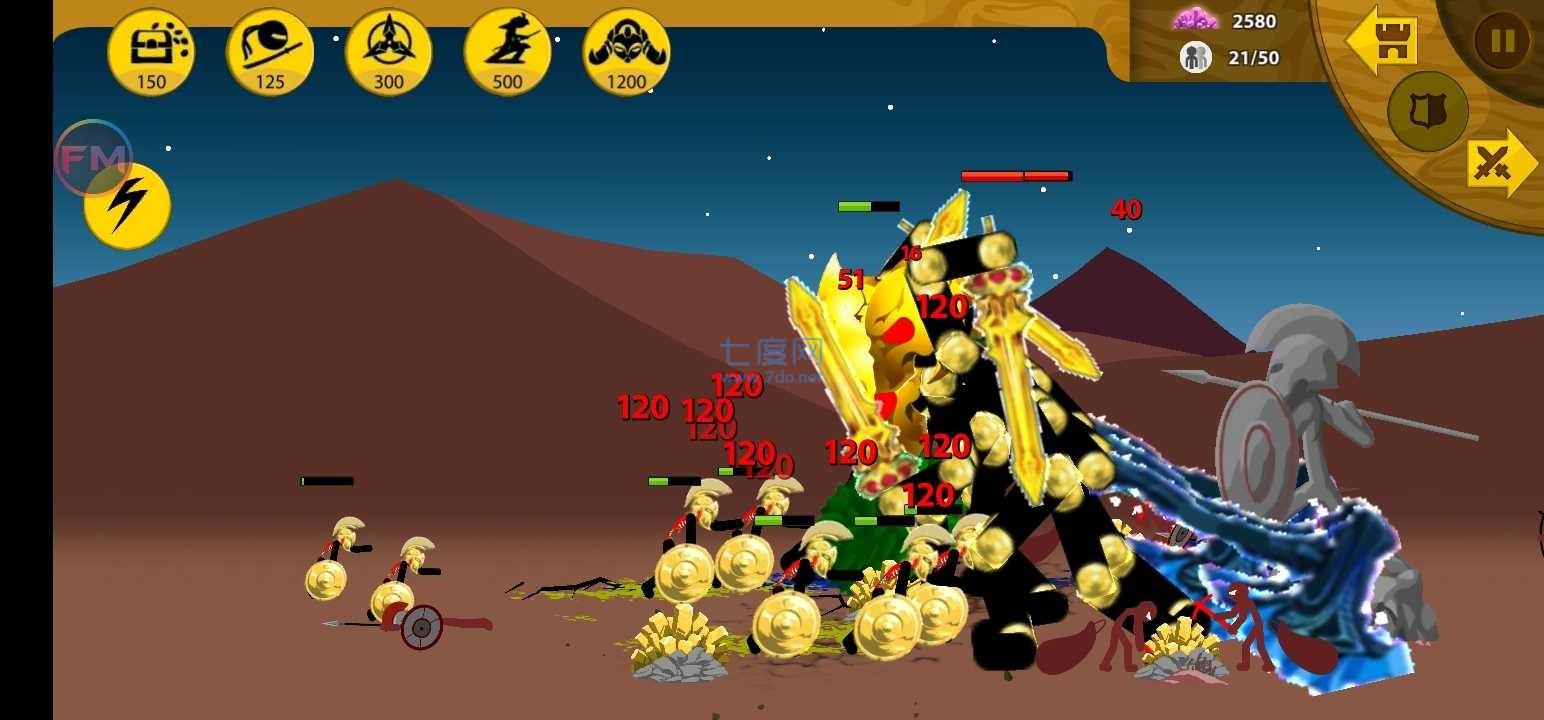Screen dimensions: 1544x720
Task: Tap the 2580 gems amount text
Action: (1253, 20)
